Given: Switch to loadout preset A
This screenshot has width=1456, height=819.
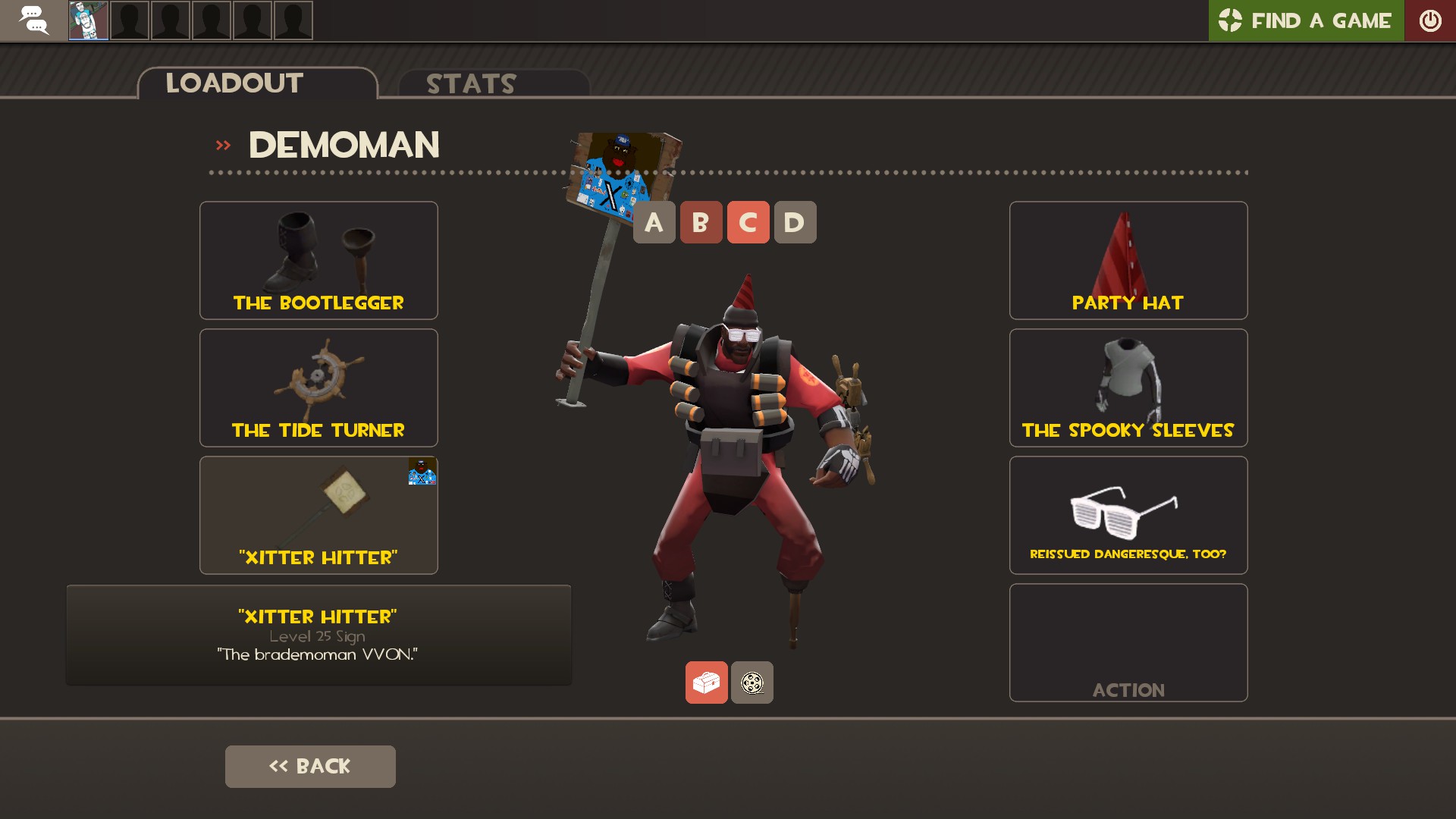Looking at the screenshot, I should click(654, 222).
